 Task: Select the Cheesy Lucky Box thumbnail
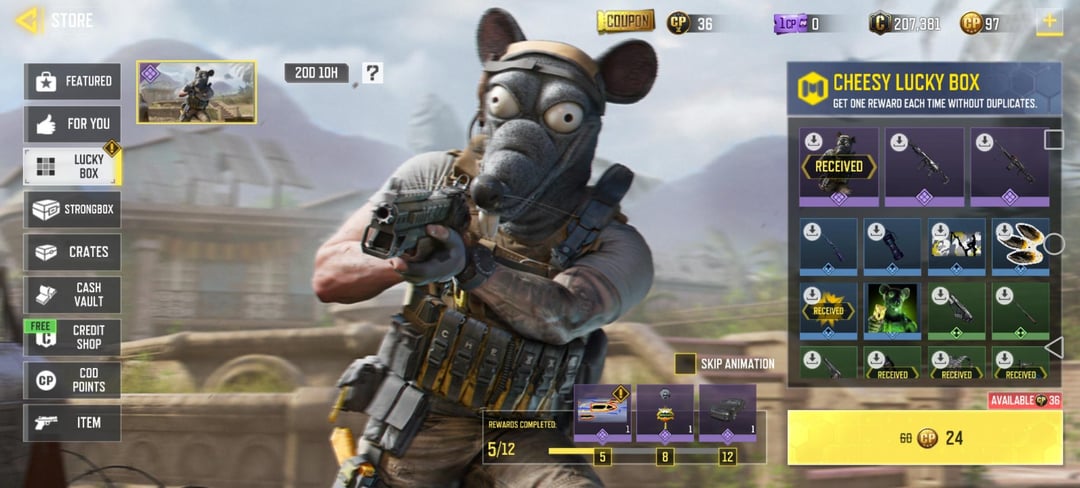196,92
